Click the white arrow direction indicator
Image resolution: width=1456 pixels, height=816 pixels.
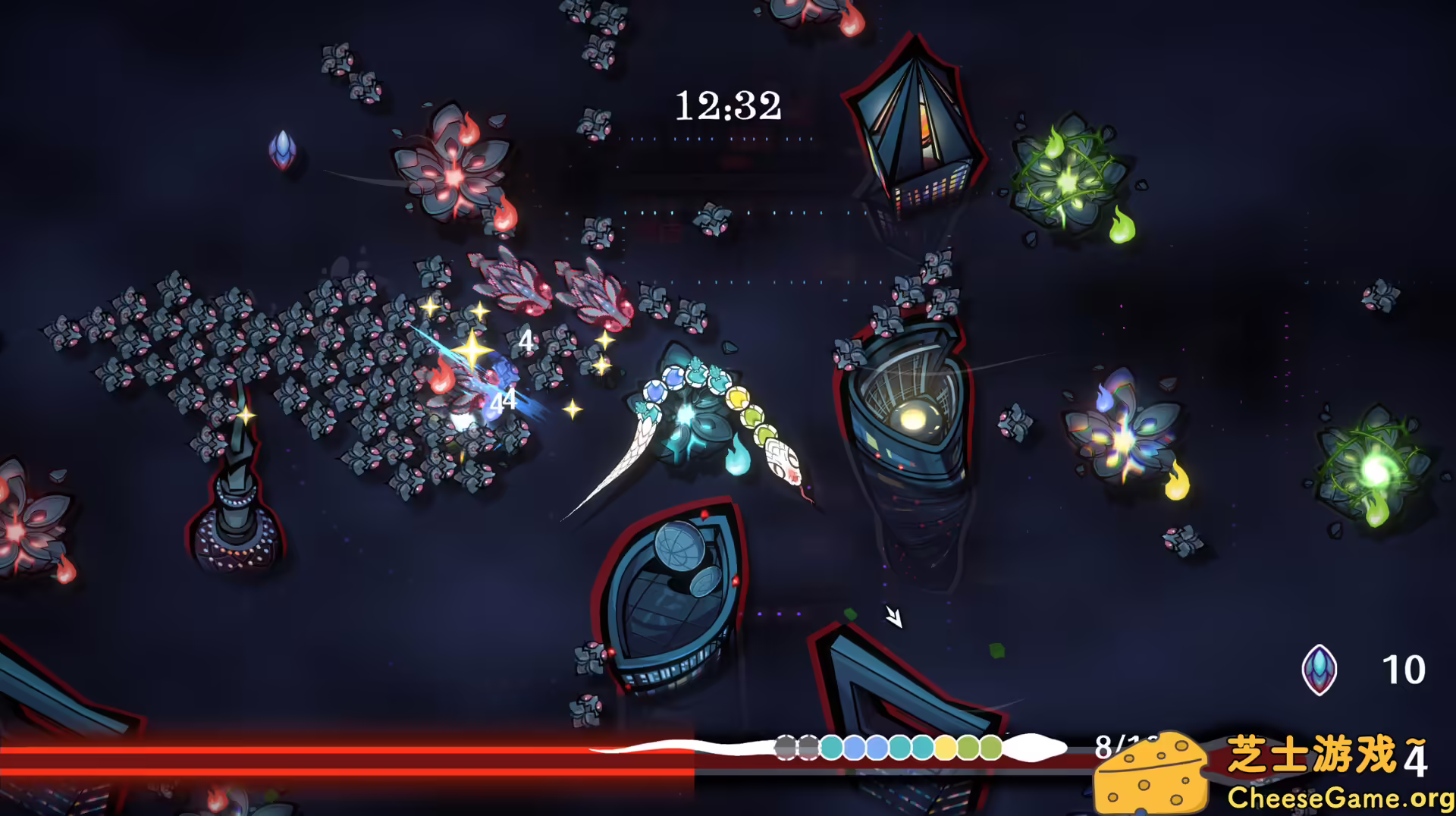point(893,618)
